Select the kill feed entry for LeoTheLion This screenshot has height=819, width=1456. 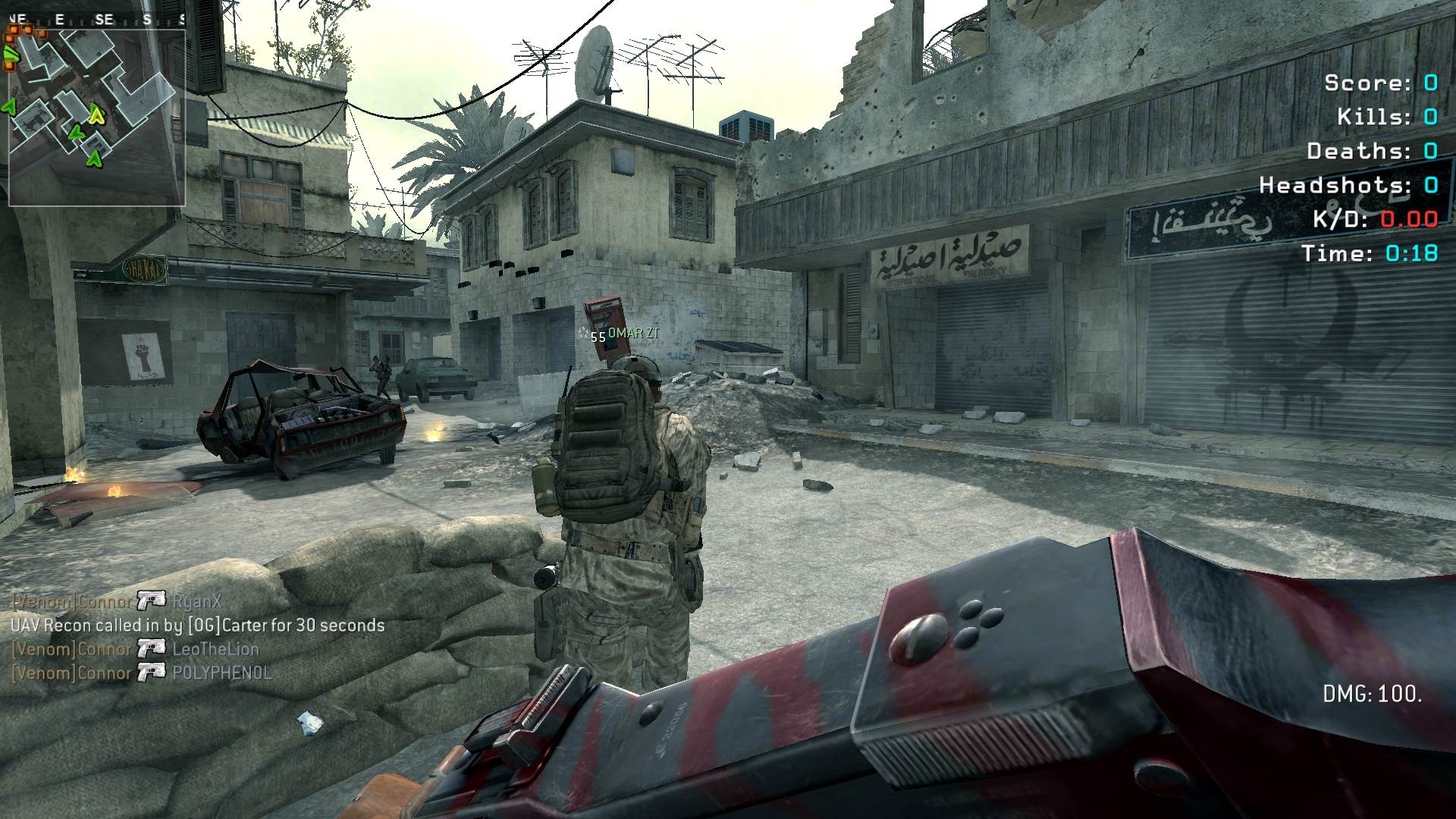tap(136, 649)
